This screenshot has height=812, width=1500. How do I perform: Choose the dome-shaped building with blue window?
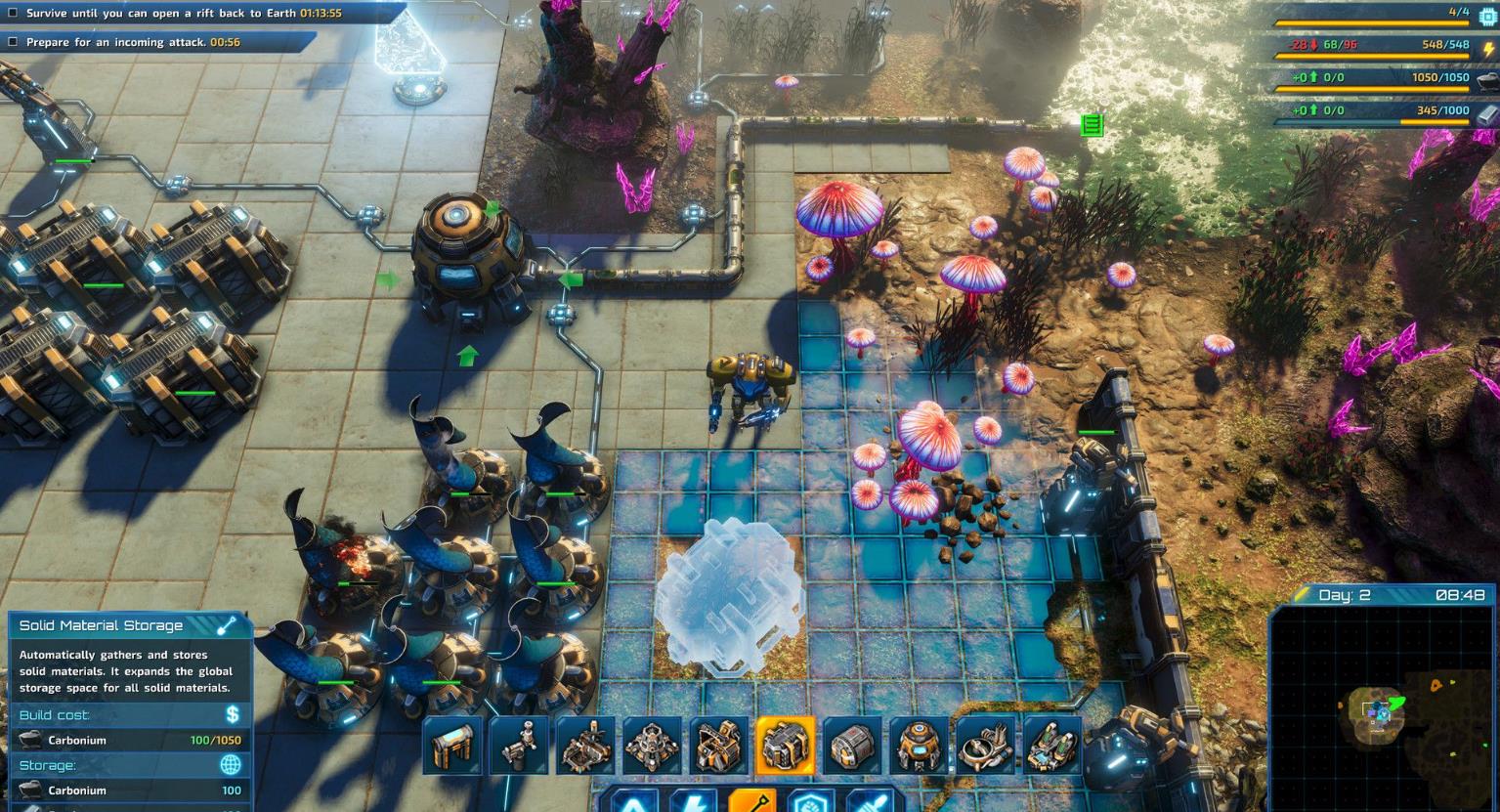[919, 746]
